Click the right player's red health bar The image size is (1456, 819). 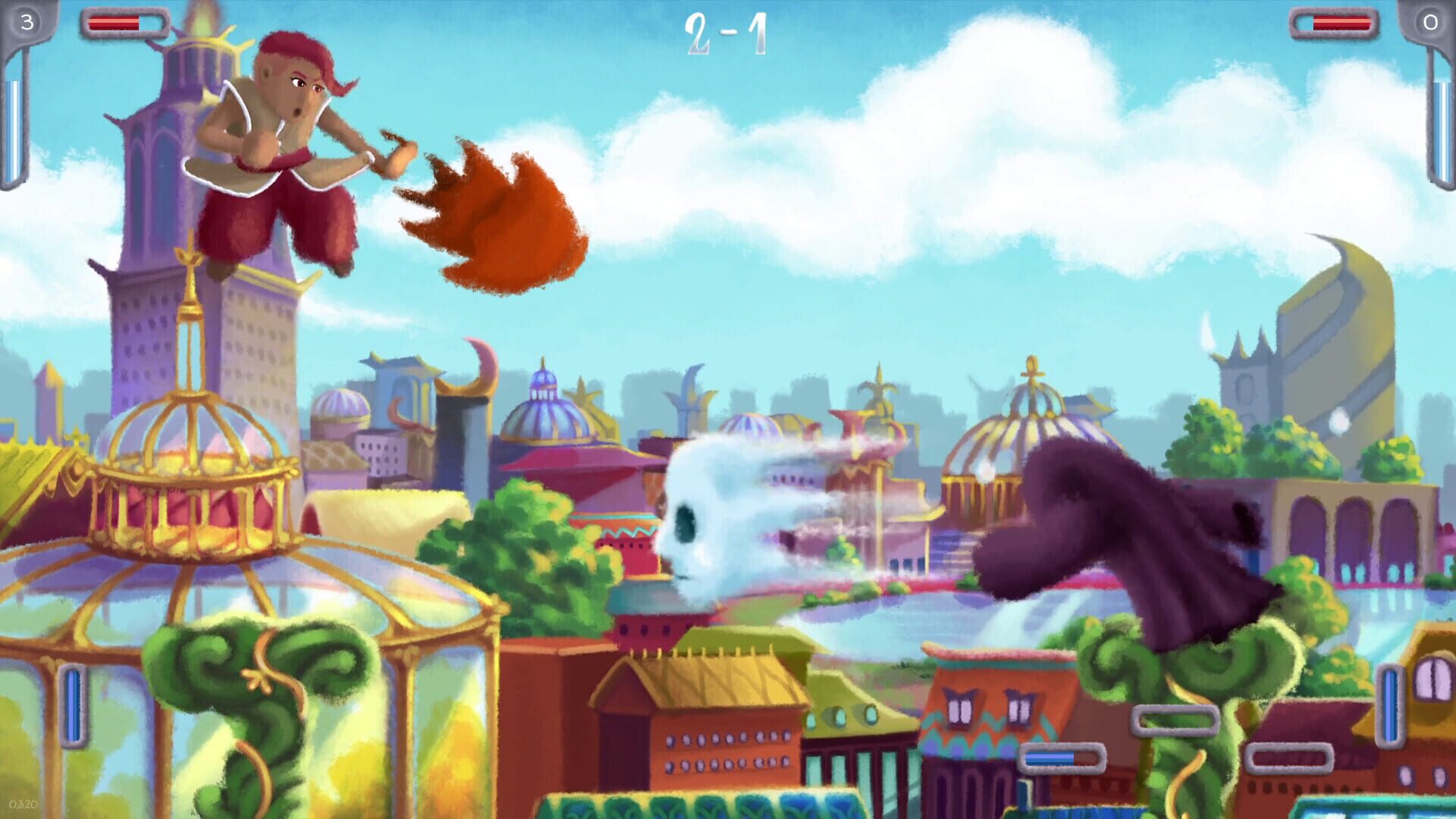1341,23
